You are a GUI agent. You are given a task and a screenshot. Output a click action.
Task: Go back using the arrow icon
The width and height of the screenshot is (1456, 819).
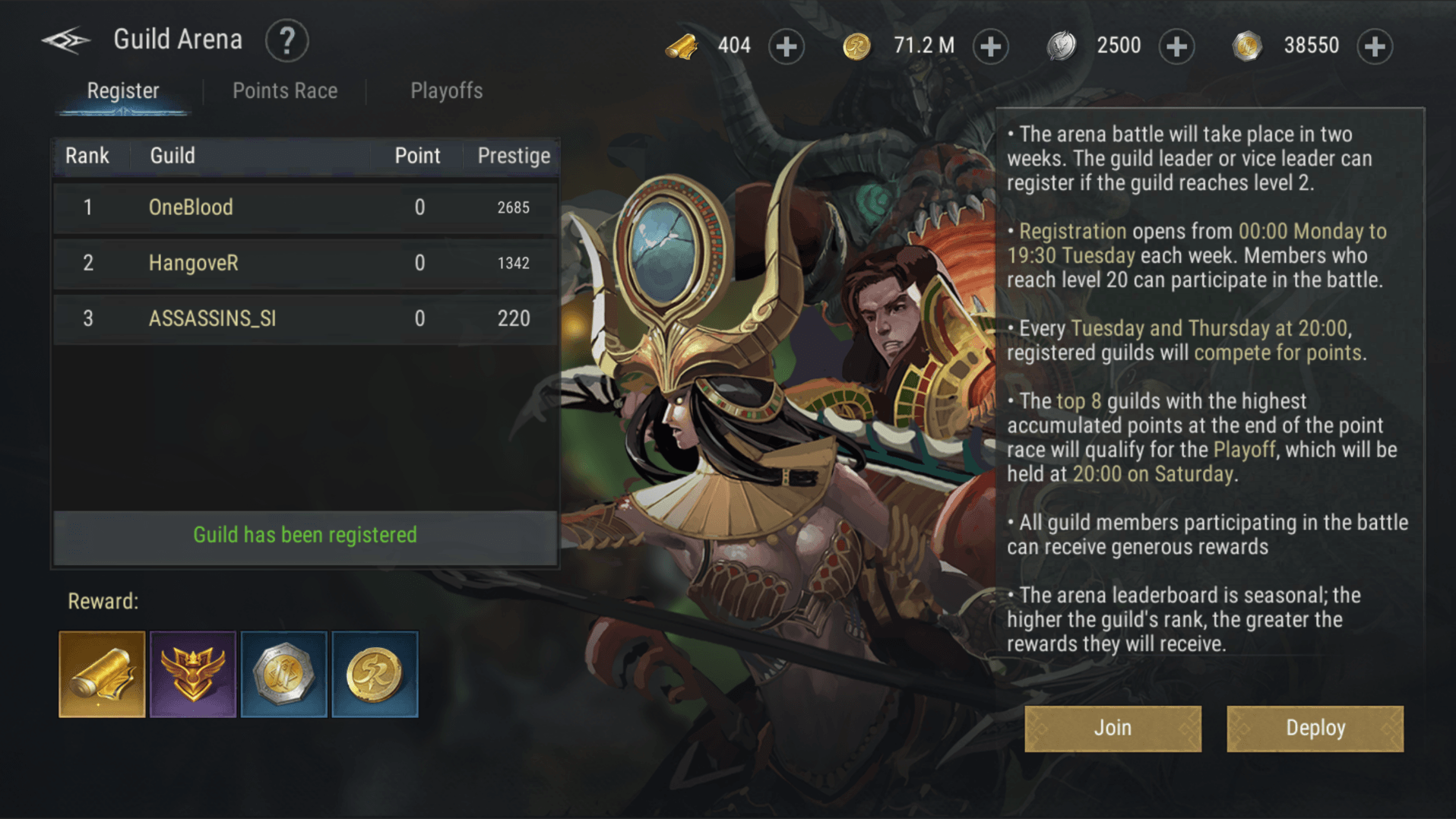pos(65,40)
